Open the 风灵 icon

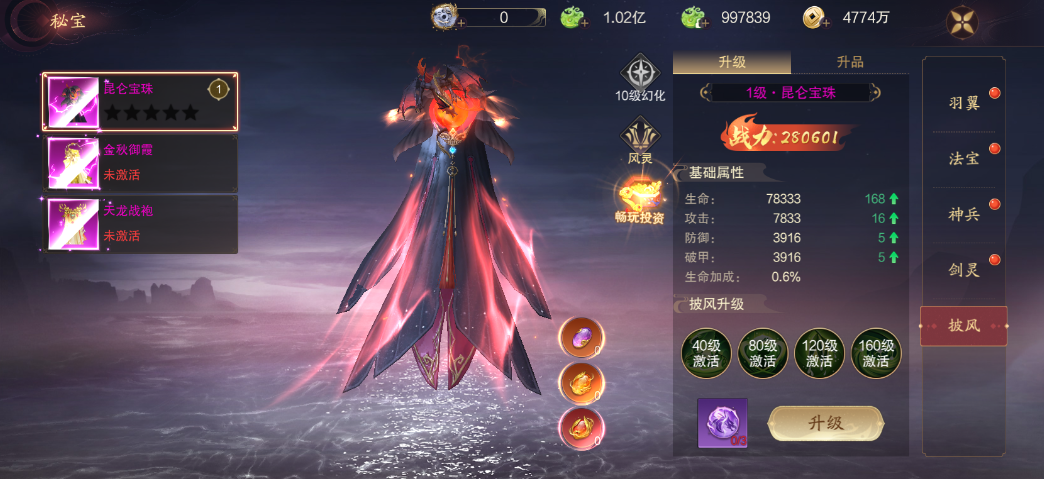click(640, 140)
